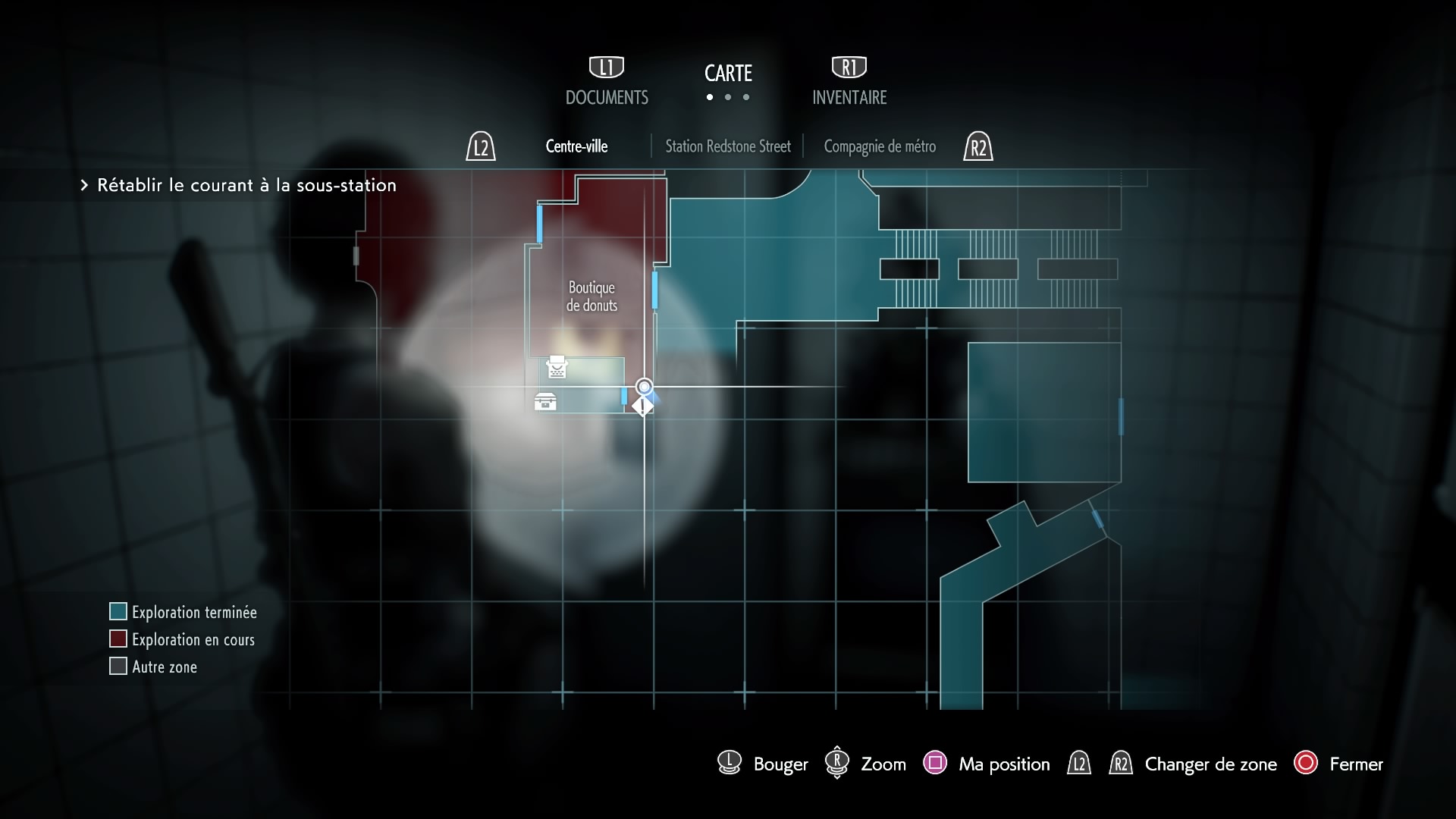Select the Carte tab heading
1456x819 pixels.
728,74
